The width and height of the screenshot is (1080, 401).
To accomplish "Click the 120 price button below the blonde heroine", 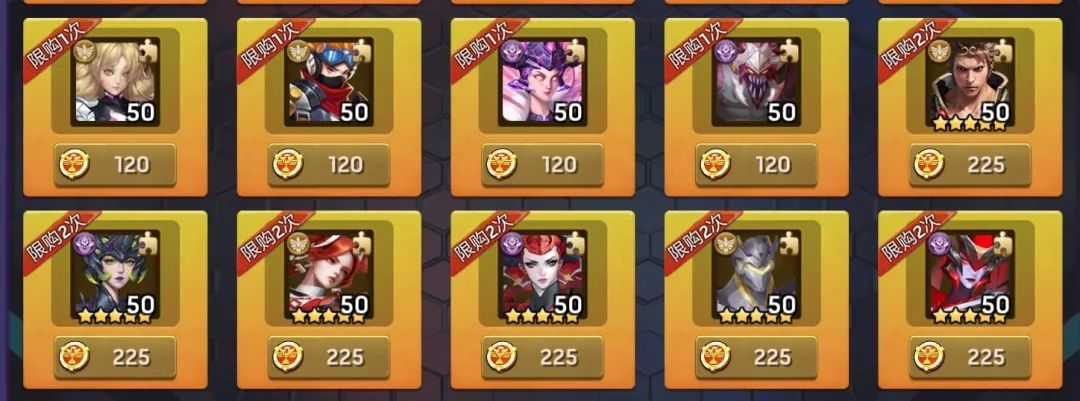I will tap(115, 164).
